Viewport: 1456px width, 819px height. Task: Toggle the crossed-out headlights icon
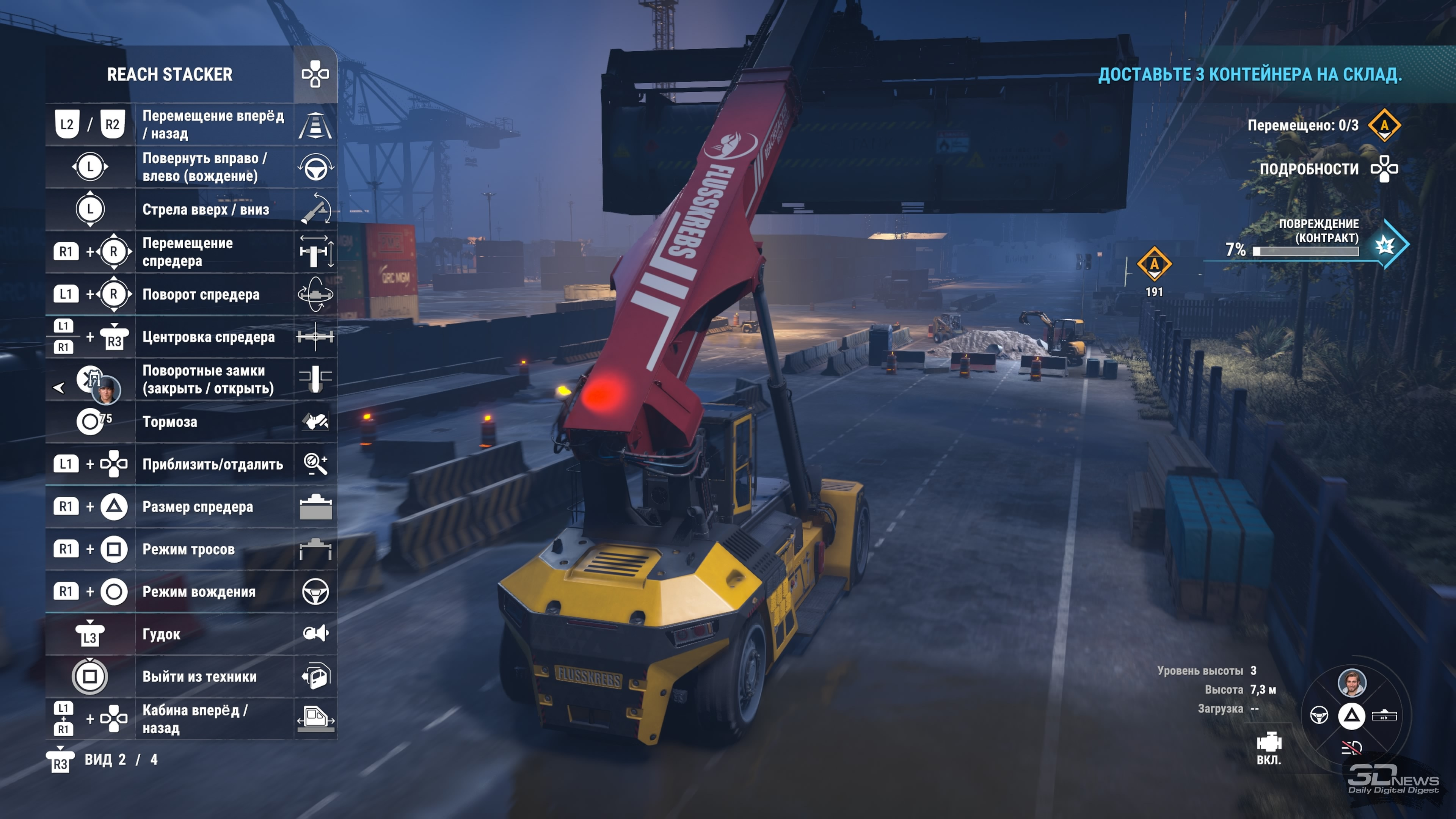tap(1351, 748)
